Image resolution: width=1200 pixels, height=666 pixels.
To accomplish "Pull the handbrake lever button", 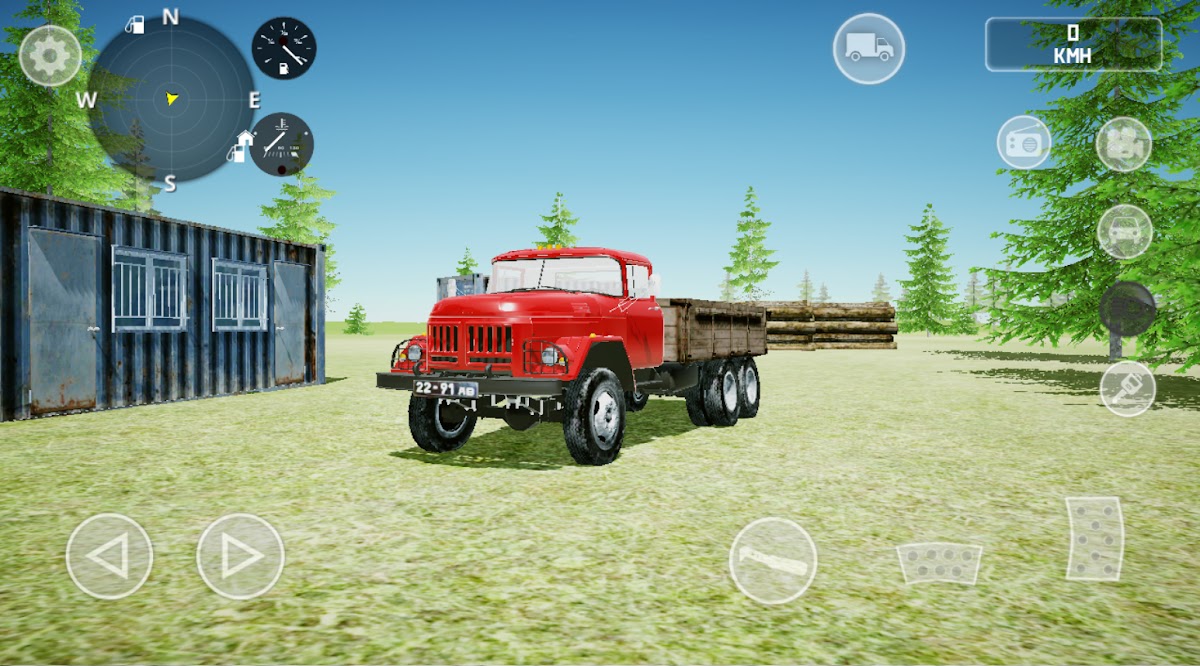I will (x=772, y=560).
